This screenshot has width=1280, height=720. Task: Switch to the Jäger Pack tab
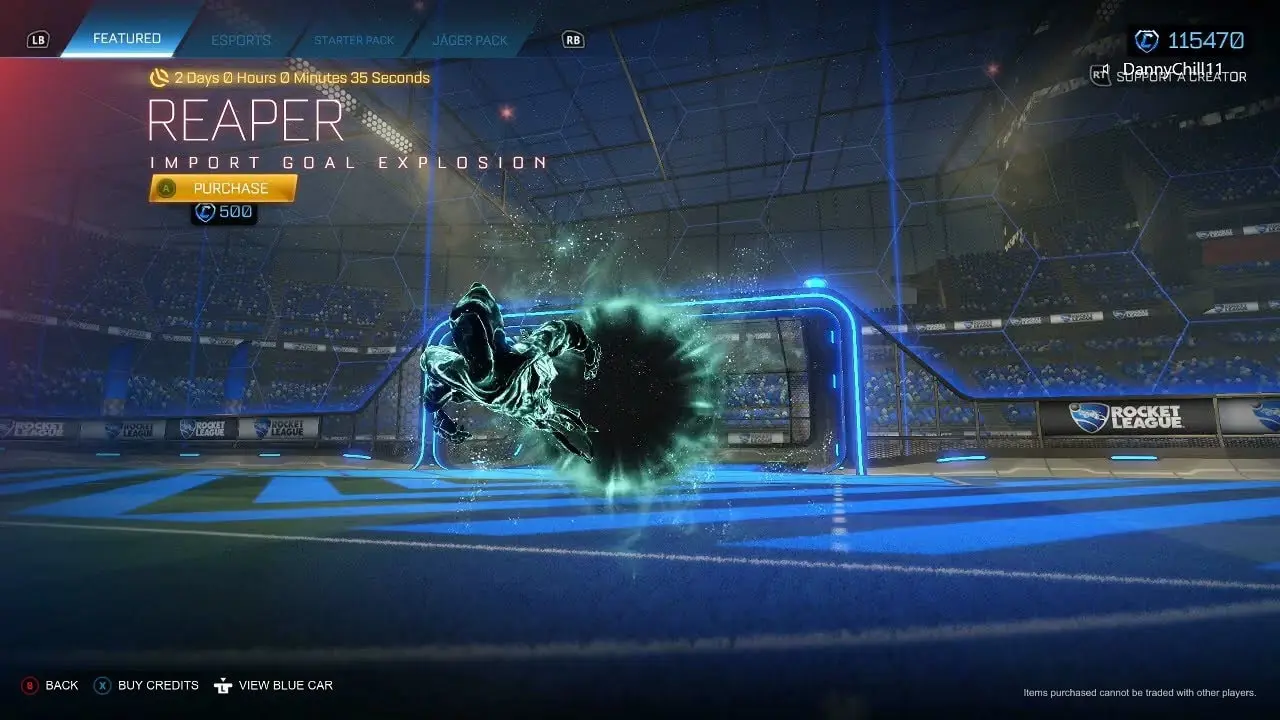pos(470,40)
